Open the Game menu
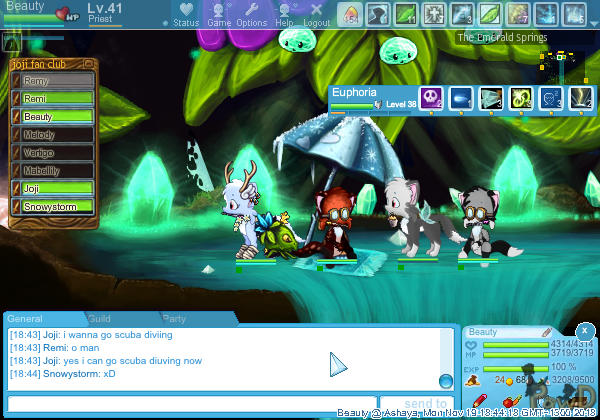The height and width of the screenshot is (420, 600). point(218,14)
